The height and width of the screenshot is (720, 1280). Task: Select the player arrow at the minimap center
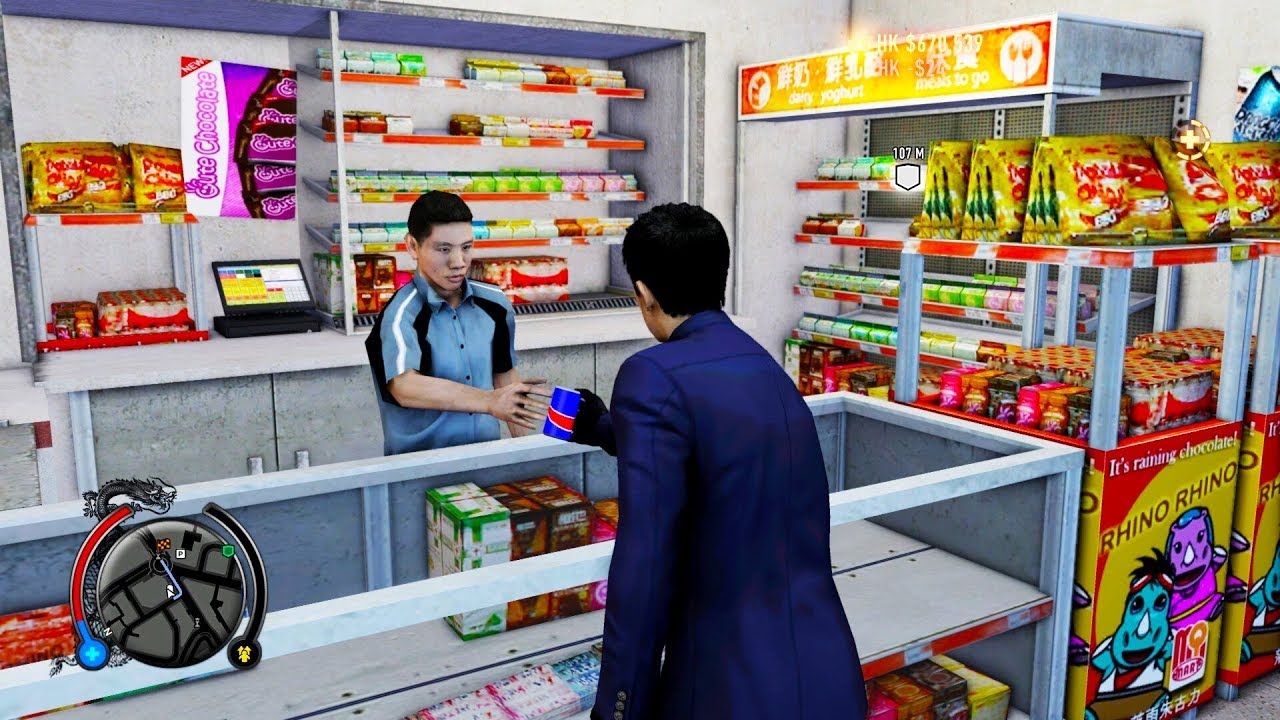click(170, 590)
